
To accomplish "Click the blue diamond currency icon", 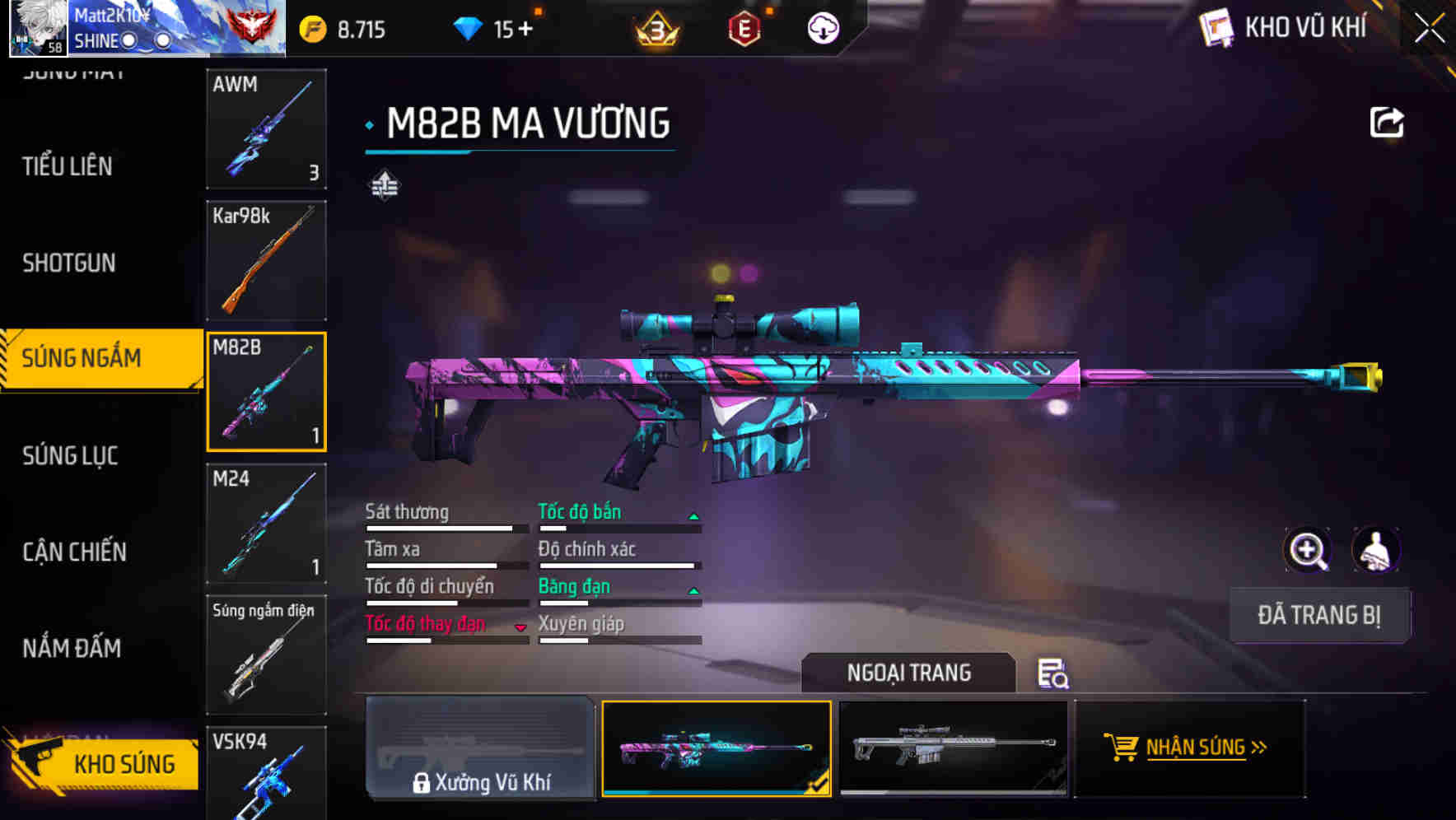I will (x=466, y=27).
